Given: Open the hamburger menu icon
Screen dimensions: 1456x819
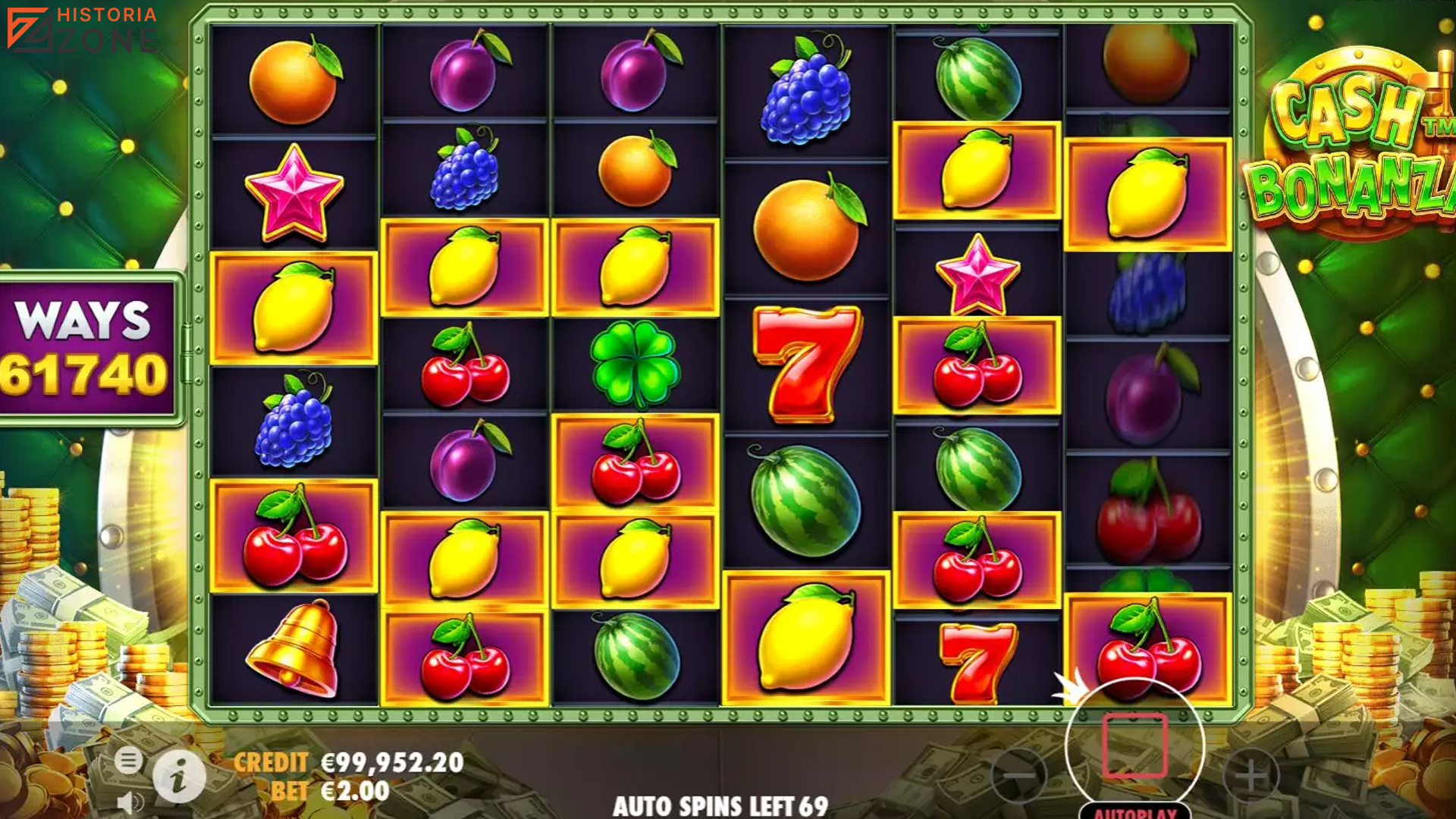Looking at the screenshot, I should pos(129,760).
